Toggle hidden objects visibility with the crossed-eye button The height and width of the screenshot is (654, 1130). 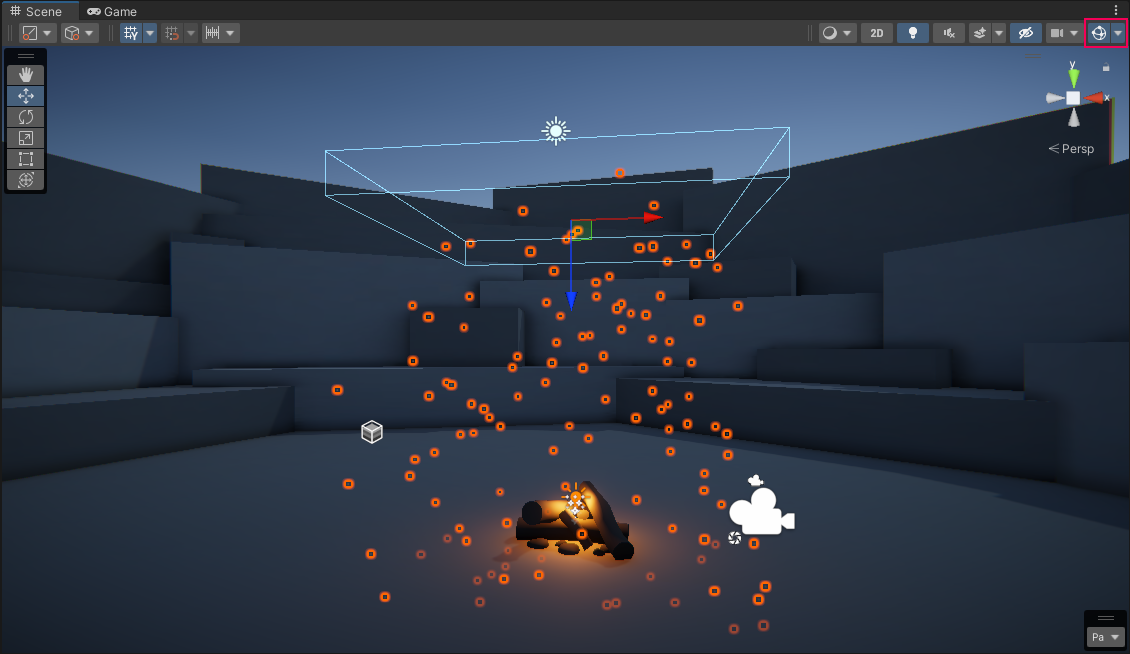(x=1025, y=33)
